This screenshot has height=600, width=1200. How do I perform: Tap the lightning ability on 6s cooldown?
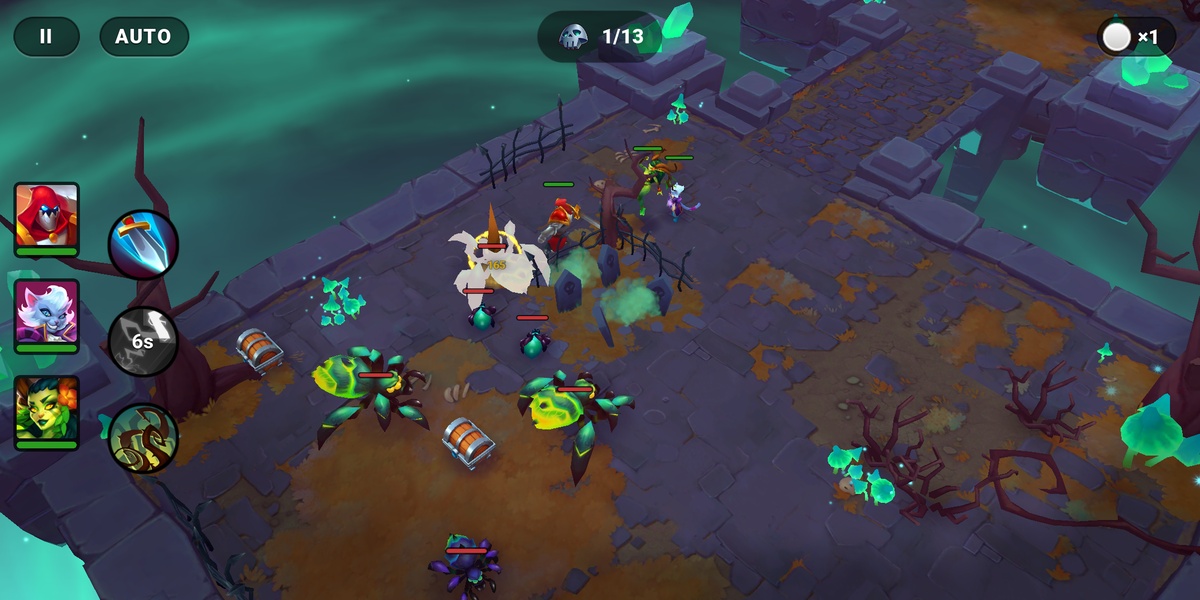pos(143,341)
